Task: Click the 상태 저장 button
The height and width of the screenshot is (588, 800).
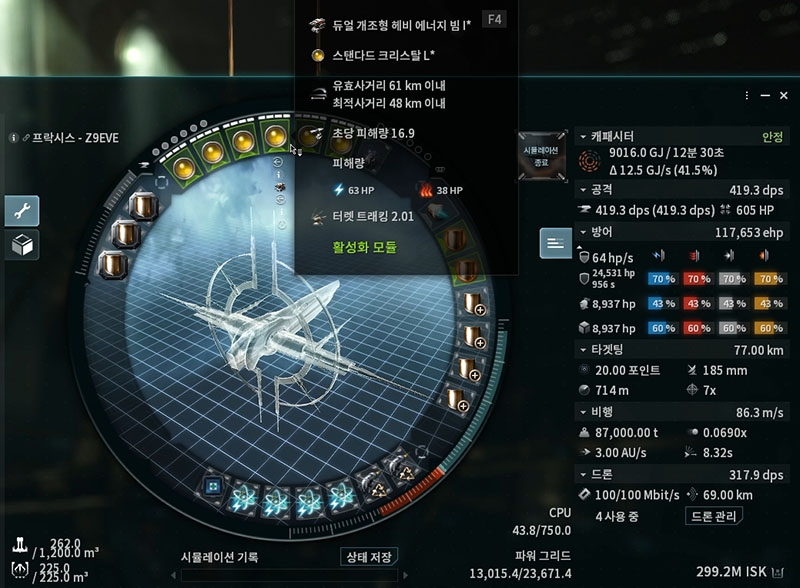Action: point(368,557)
